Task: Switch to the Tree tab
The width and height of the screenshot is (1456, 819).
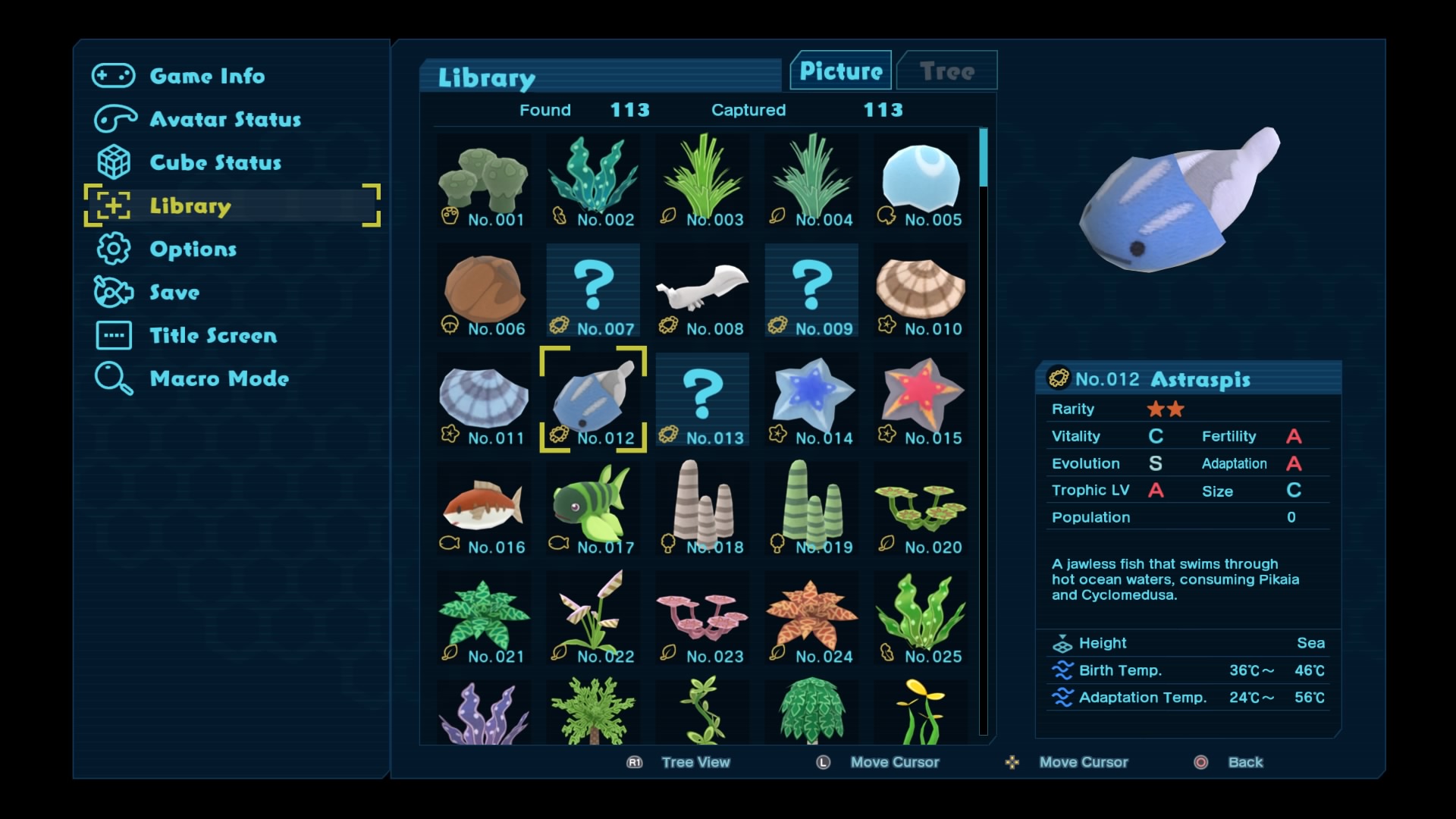Action: tap(946, 71)
